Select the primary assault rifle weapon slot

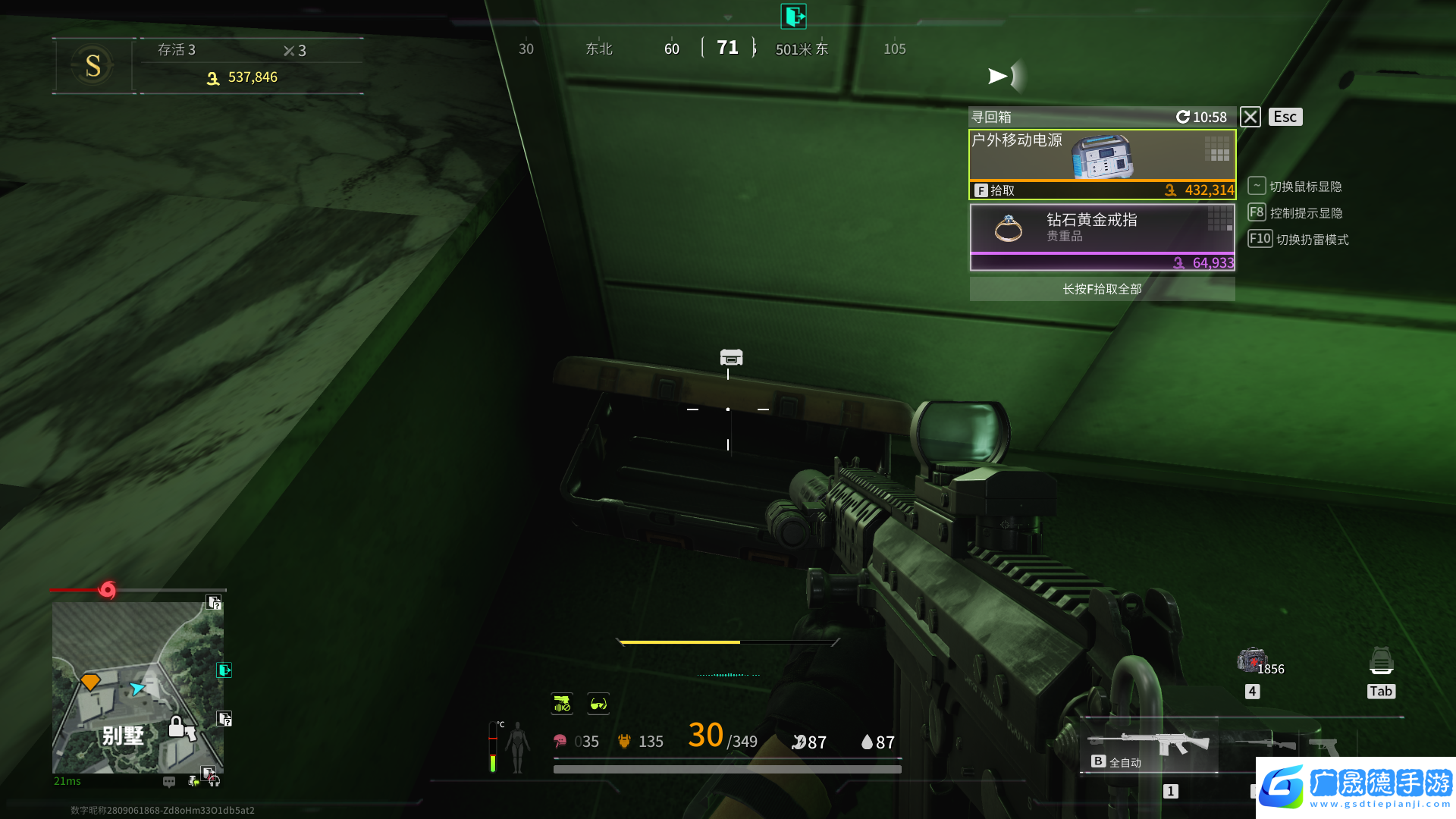point(1149,745)
